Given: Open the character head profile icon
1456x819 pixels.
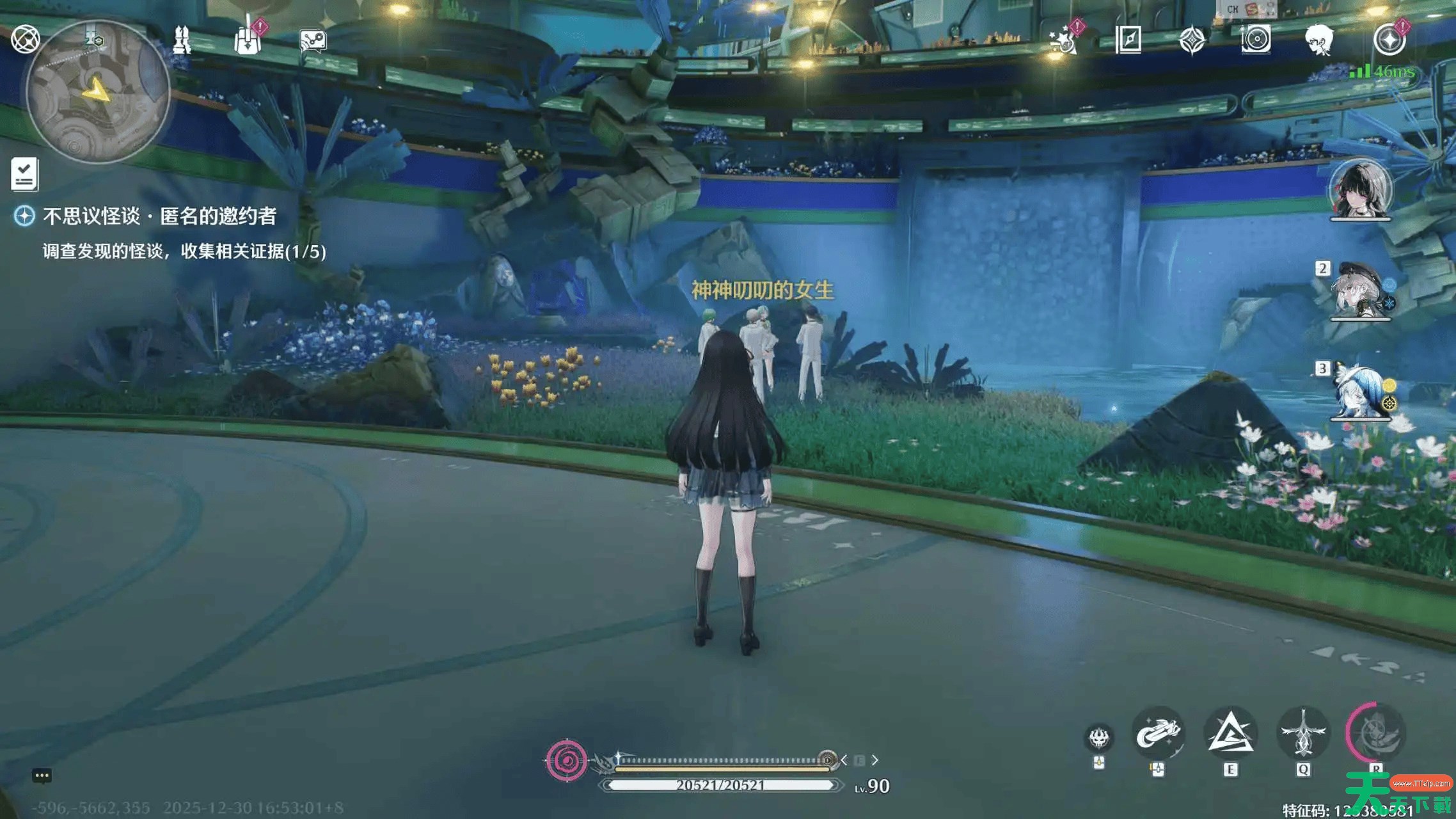Looking at the screenshot, I should point(1318,40).
